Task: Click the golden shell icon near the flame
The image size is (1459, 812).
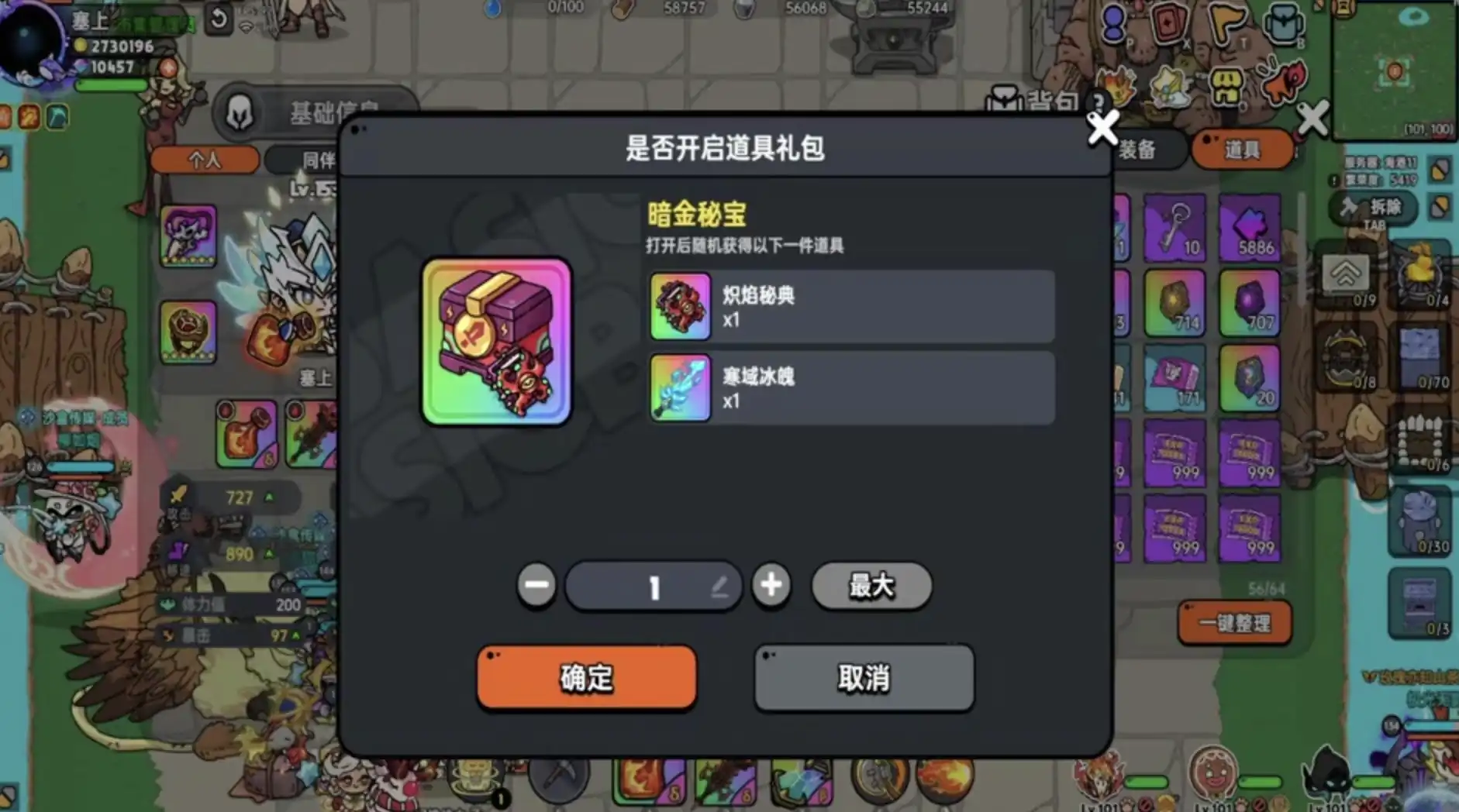Action: click(x=1169, y=85)
